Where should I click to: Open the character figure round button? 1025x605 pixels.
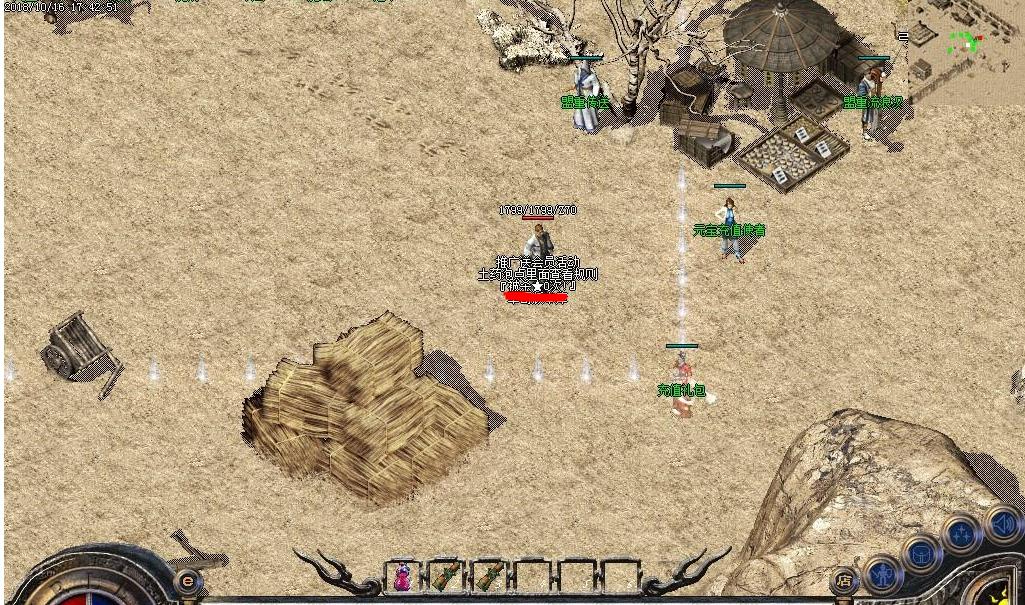tap(883, 573)
